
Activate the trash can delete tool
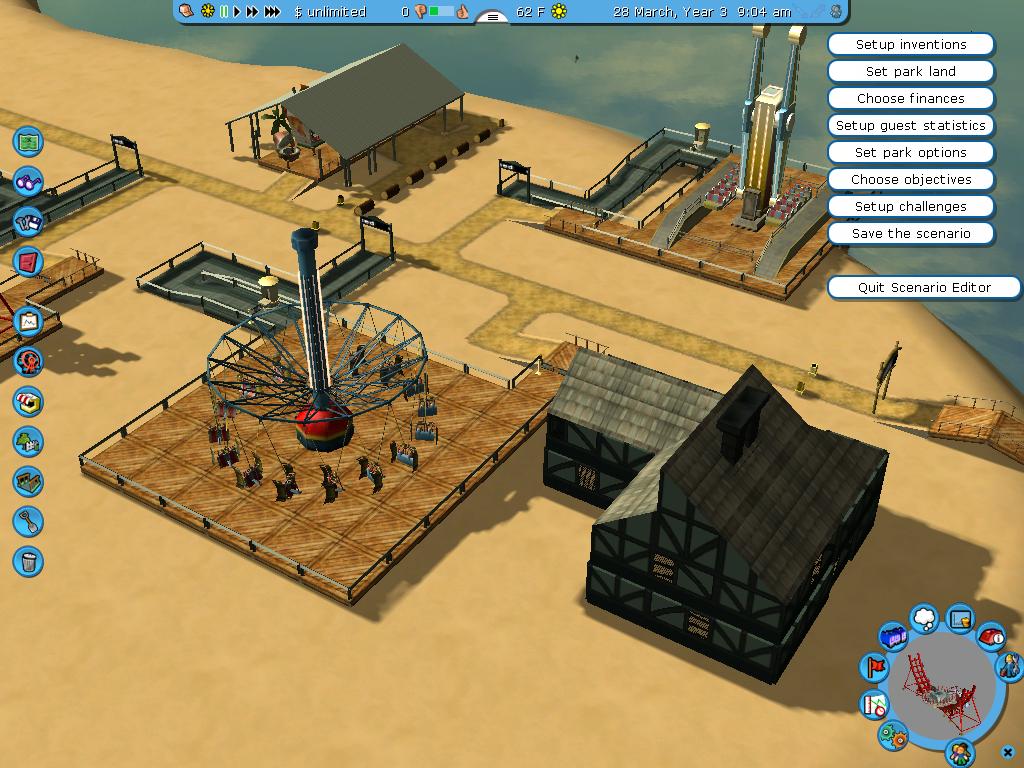point(28,561)
